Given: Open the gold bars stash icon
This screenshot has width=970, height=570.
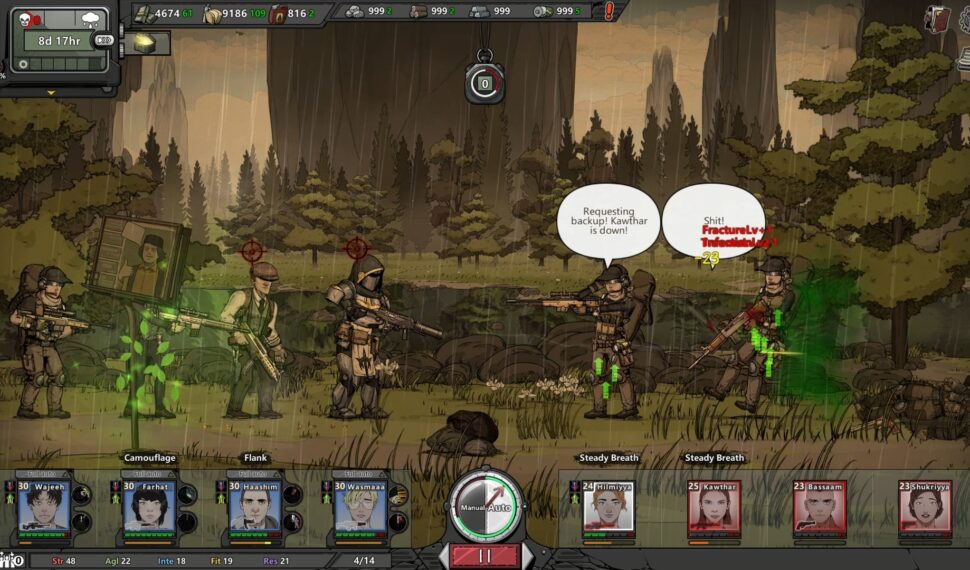Looking at the screenshot, I should pyautogui.click(x=145, y=42).
